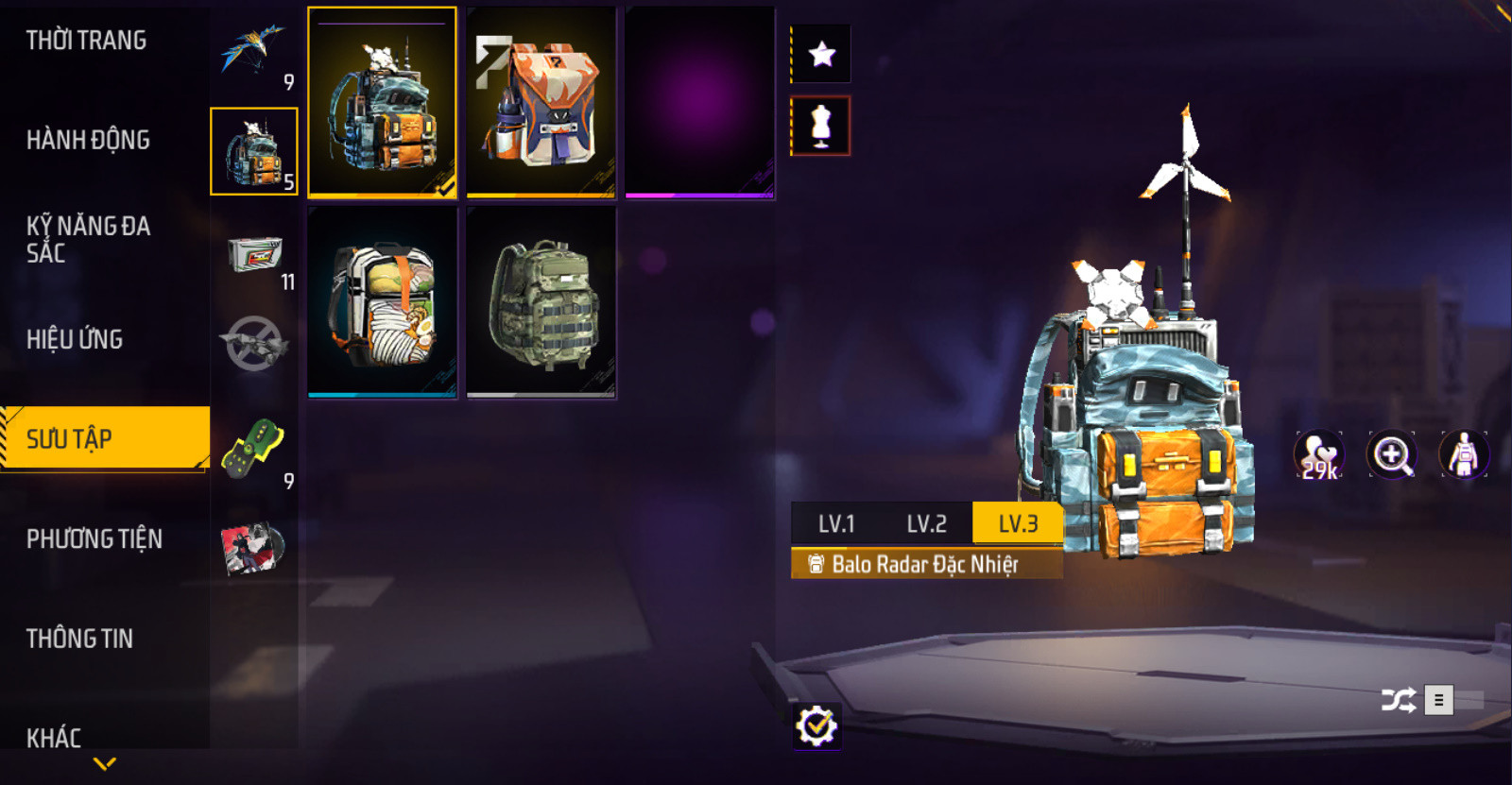Select the Hành Động menu entry

tap(88, 140)
